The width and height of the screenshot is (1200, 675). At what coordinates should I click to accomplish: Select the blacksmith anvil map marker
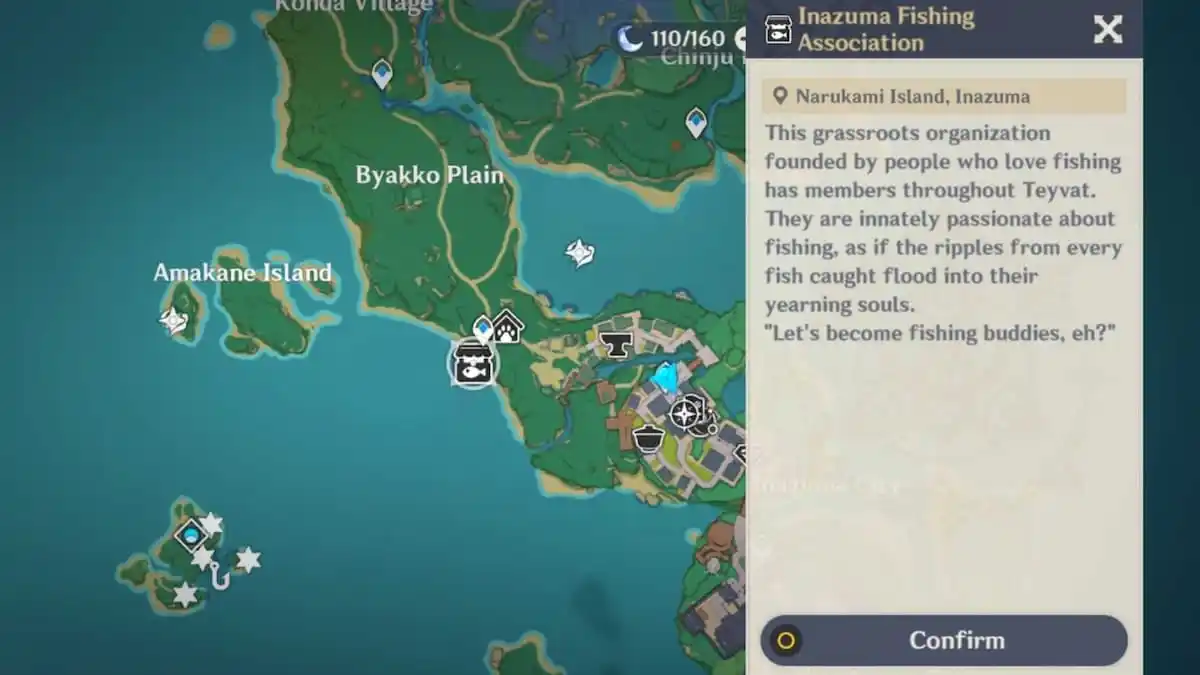click(616, 344)
